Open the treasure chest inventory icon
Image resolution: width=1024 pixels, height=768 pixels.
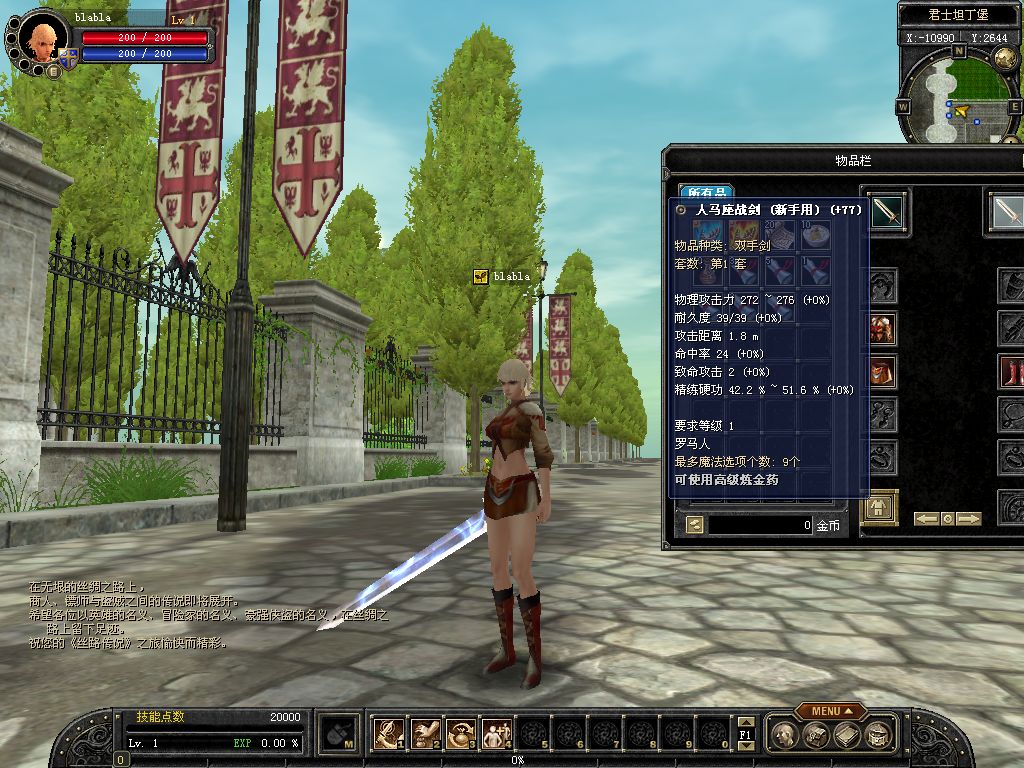tap(816, 736)
